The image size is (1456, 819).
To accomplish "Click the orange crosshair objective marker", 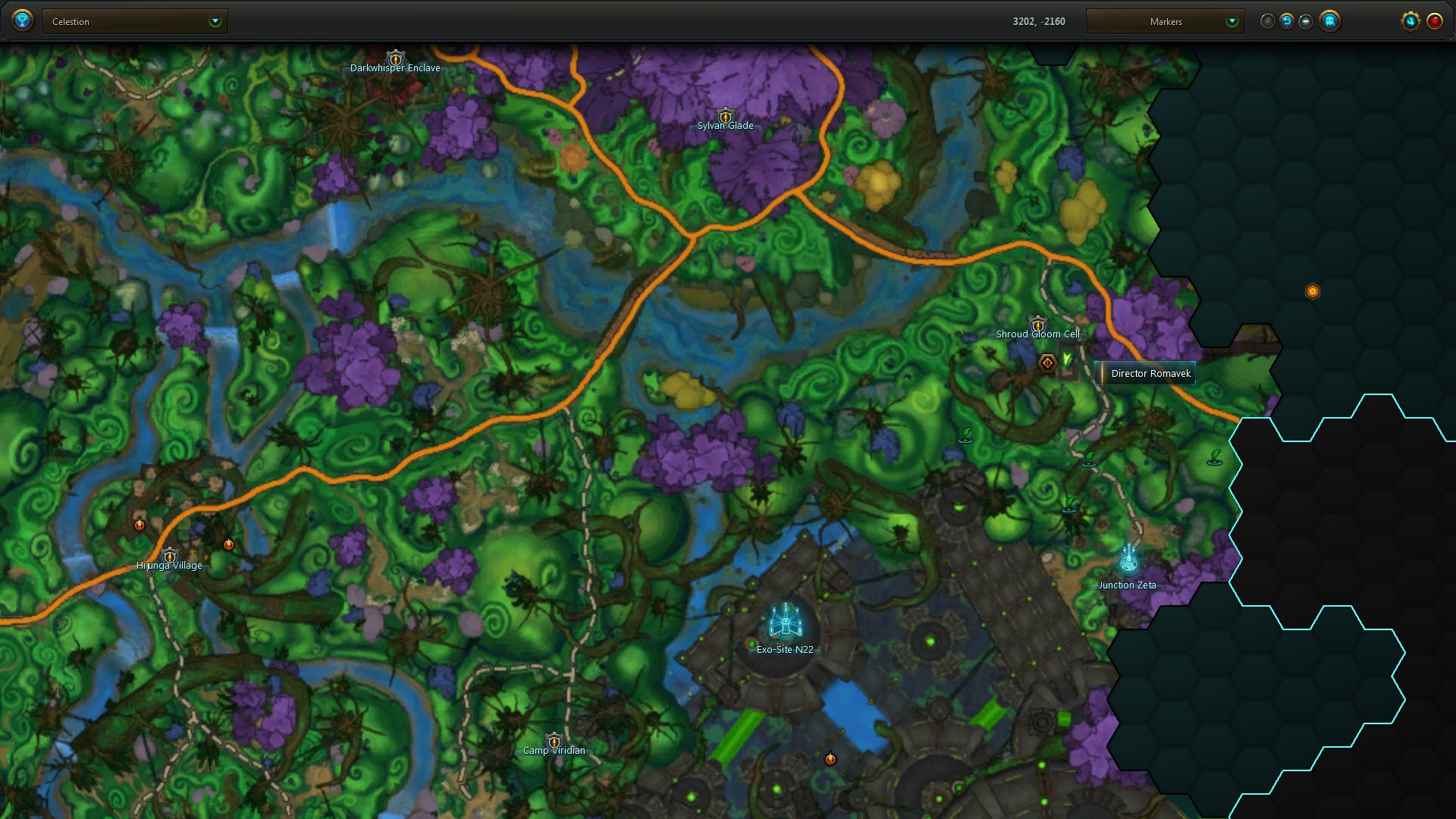I will pyautogui.click(x=1047, y=363).
